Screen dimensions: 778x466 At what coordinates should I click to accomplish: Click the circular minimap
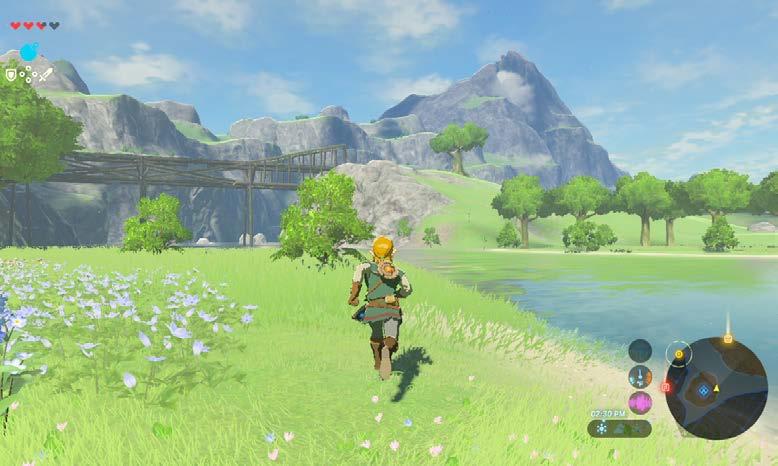coord(716,388)
